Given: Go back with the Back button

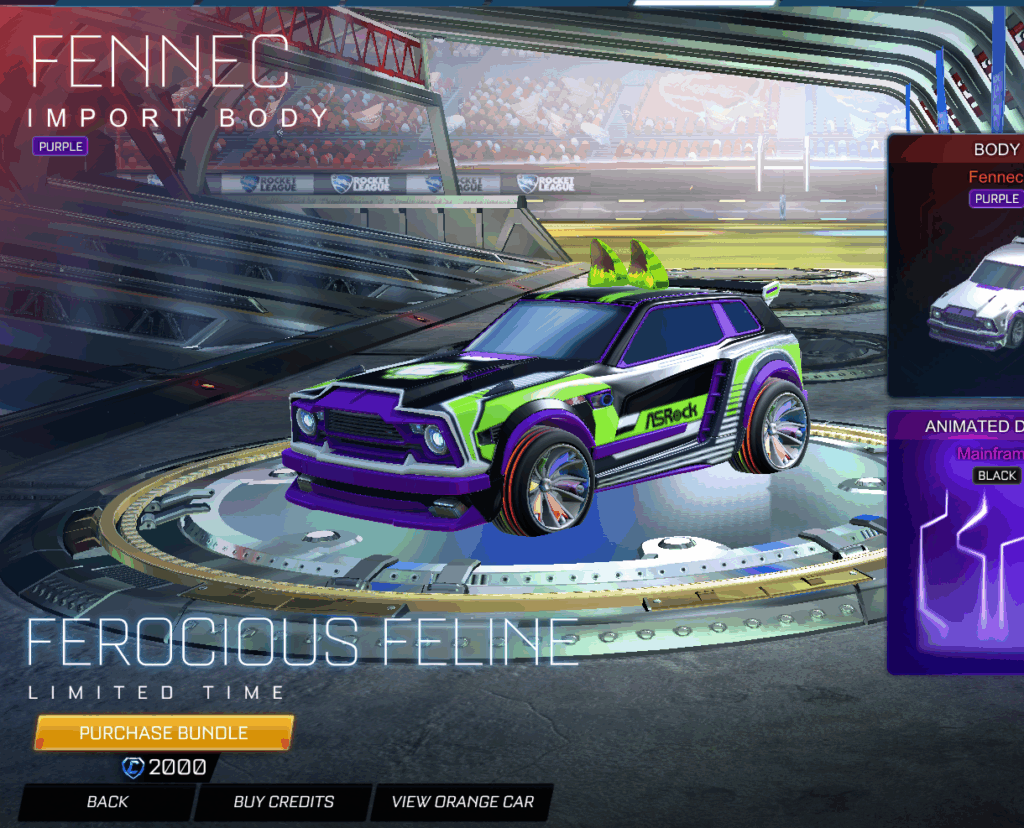Looking at the screenshot, I should pyautogui.click(x=107, y=801).
